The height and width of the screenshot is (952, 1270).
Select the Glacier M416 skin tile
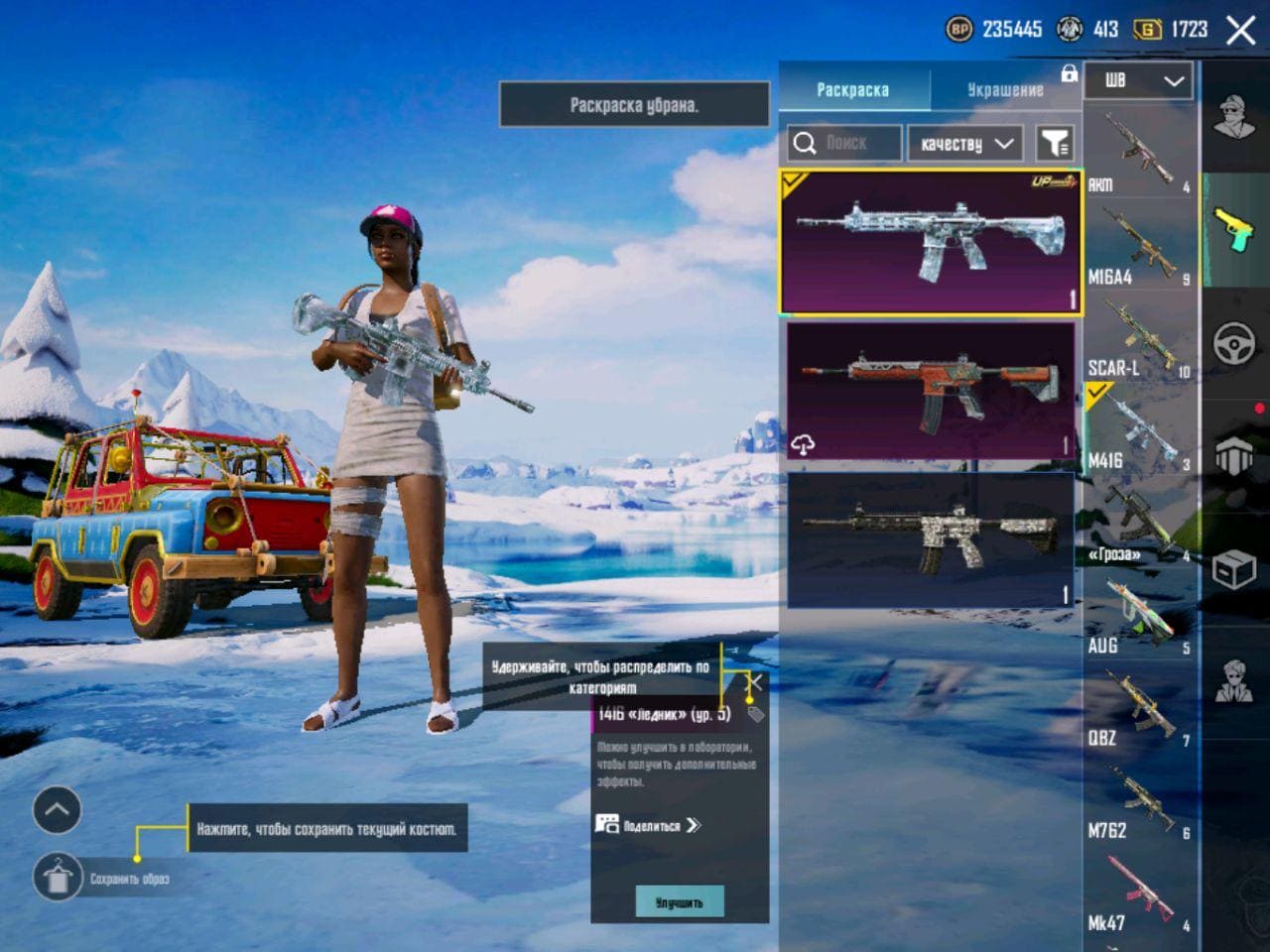[930, 243]
